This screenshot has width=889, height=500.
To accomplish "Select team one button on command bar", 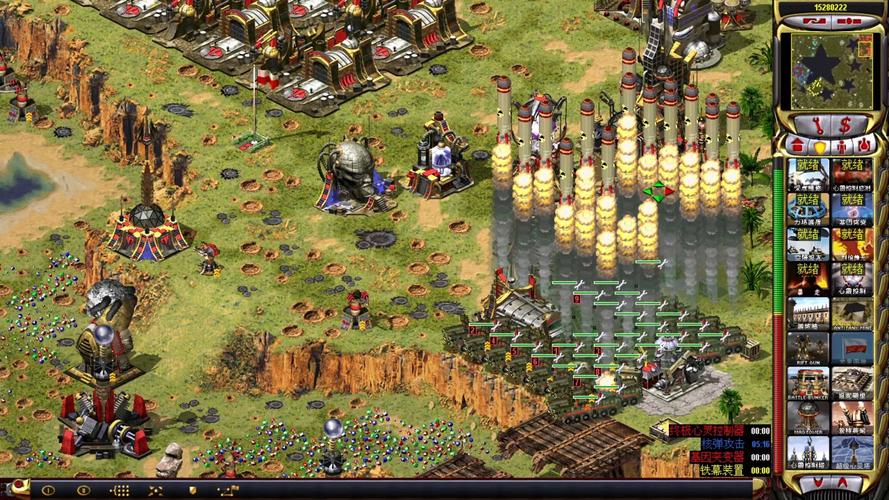I will pyautogui.click(x=48, y=491).
